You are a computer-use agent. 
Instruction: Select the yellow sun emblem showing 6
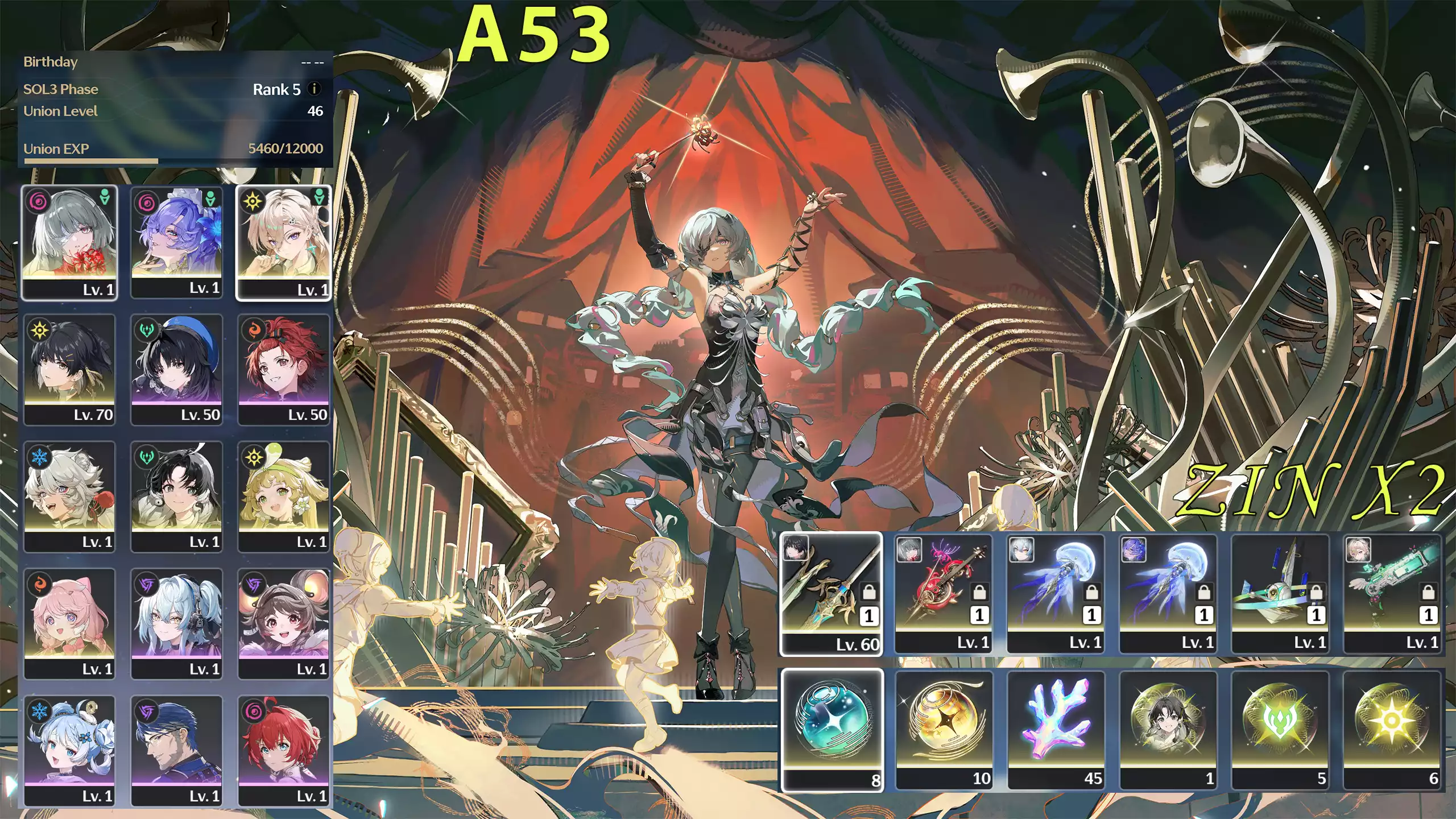1396,728
